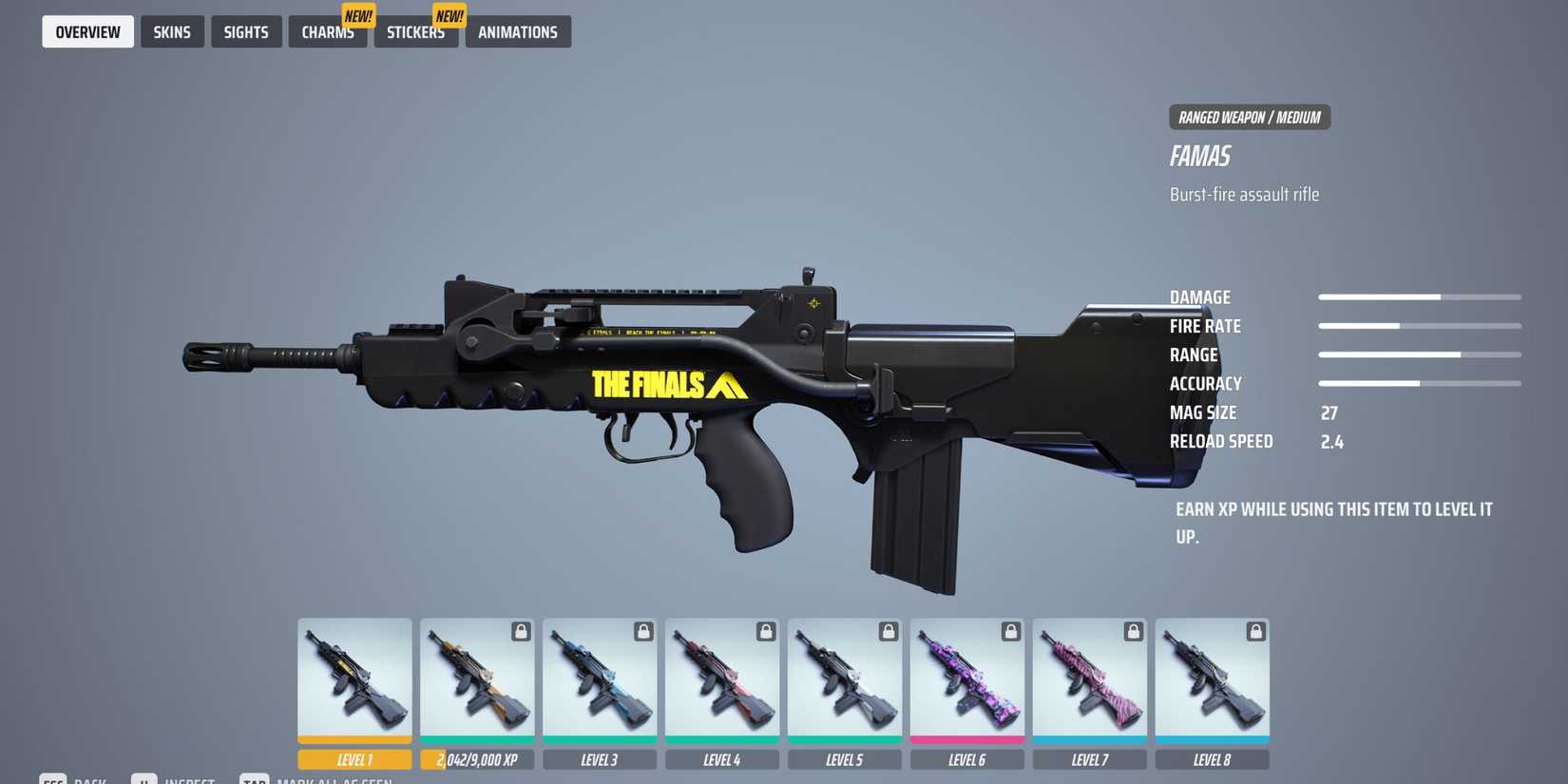Click the lock icon on Level 3 skin
The width and height of the screenshot is (1568, 784).
(x=644, y=630)
